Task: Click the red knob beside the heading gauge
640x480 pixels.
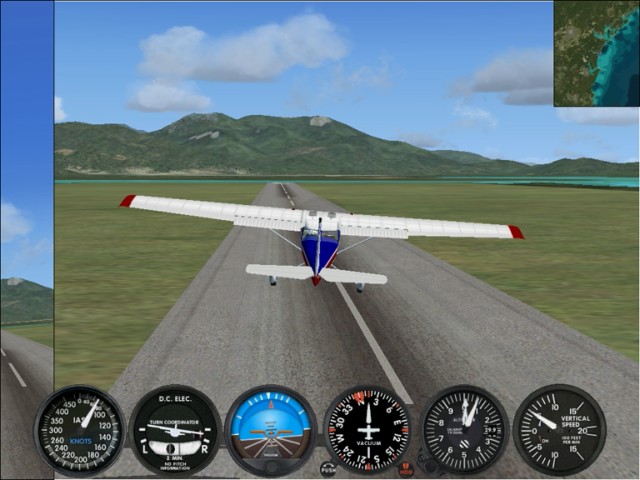Action: (x=406, y=468)
